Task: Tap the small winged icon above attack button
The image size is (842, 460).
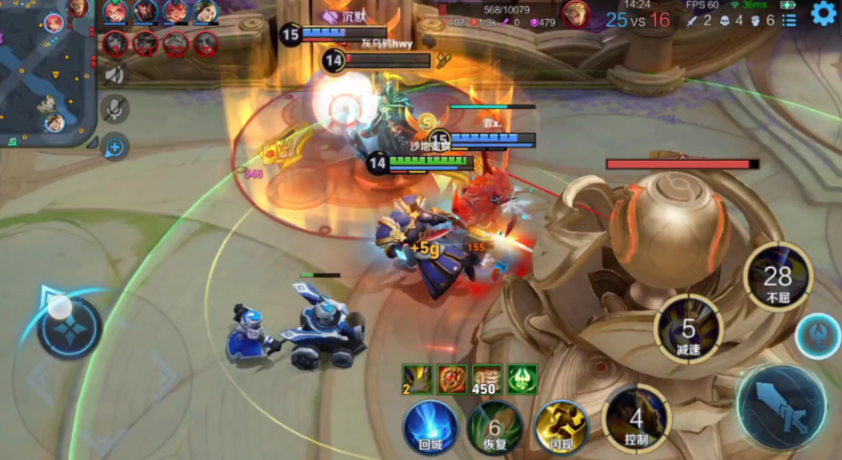Action: (x=819, y=335)
